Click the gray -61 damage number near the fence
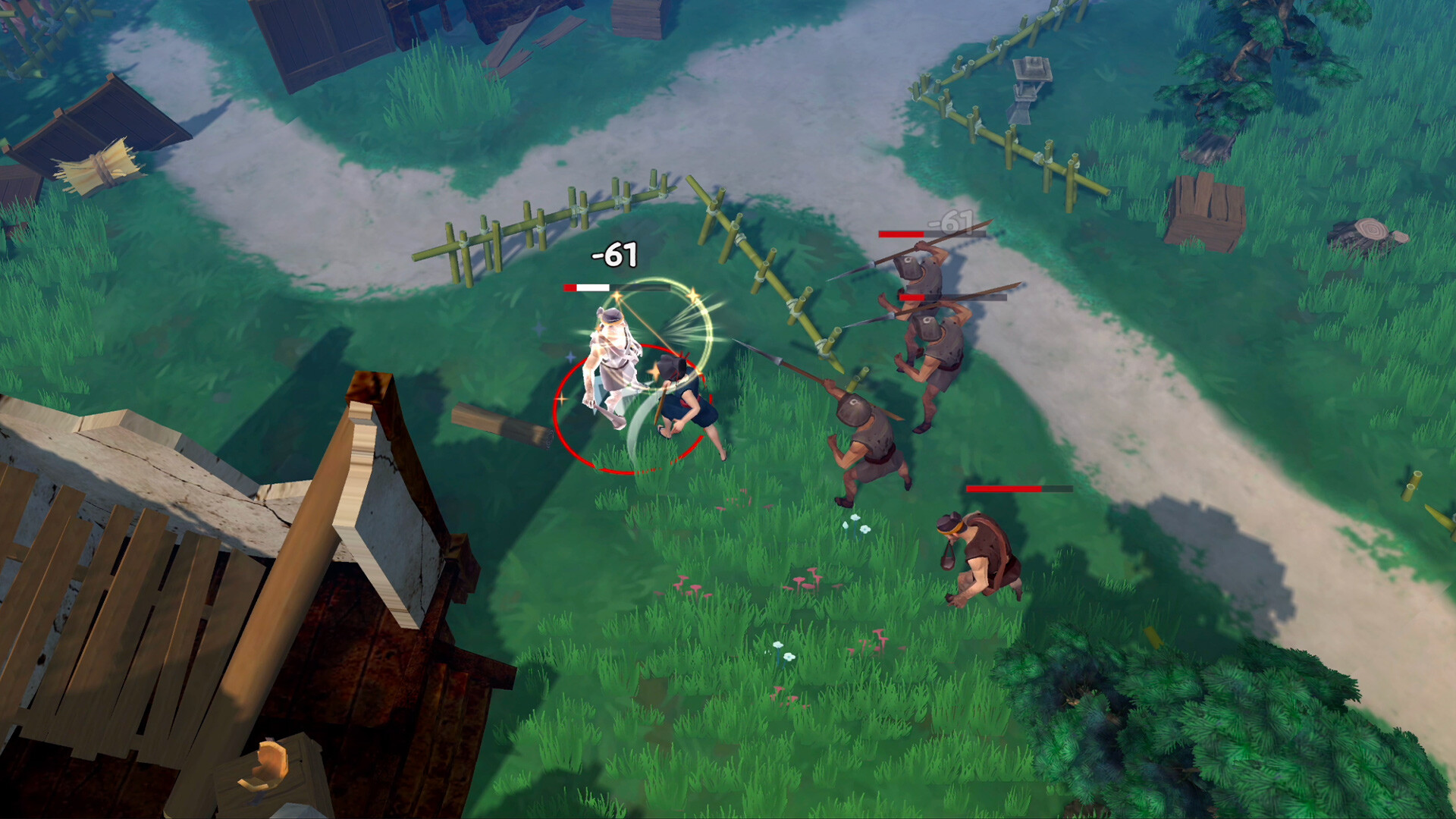This screenshot has width=1456, height=819. (950, 222)
